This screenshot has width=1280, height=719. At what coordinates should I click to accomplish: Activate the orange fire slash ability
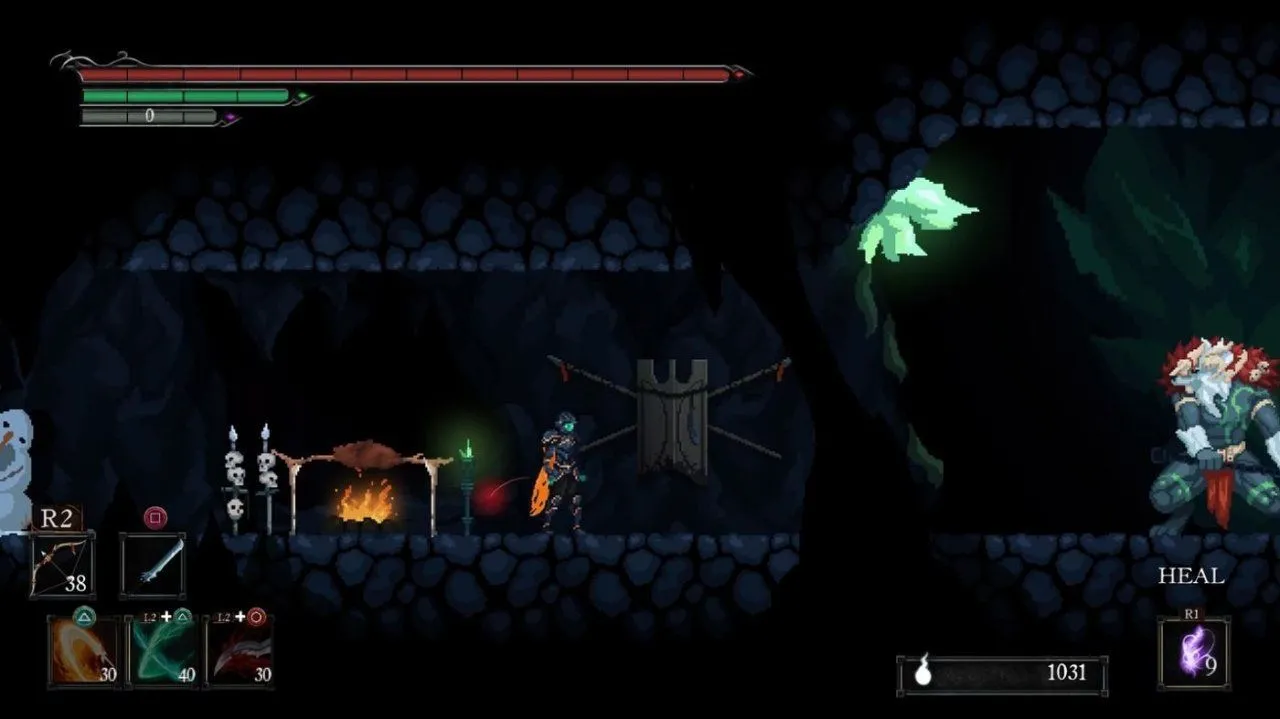[x=84, y=651]
